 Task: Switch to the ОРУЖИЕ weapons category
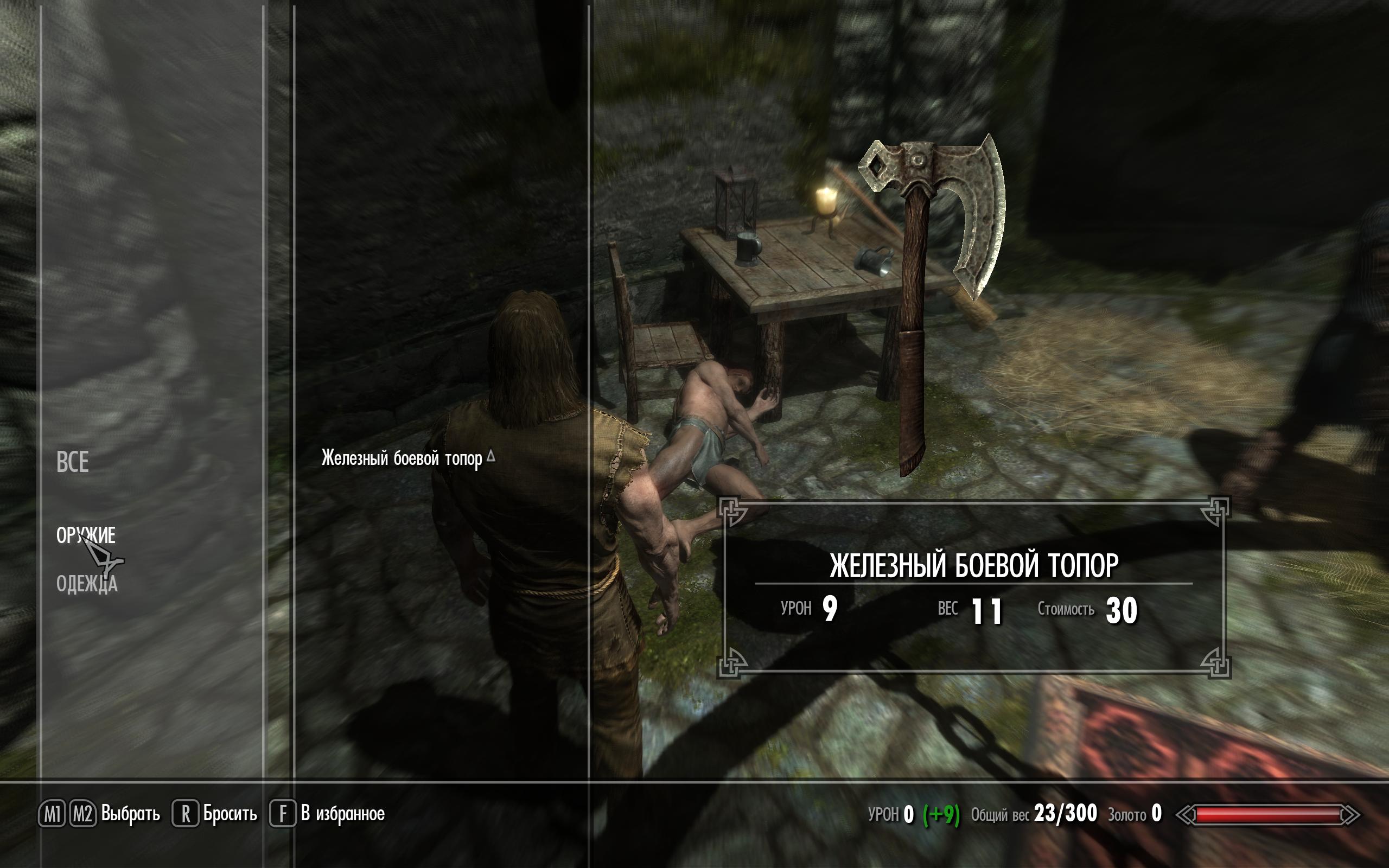[x=86, y=535]
